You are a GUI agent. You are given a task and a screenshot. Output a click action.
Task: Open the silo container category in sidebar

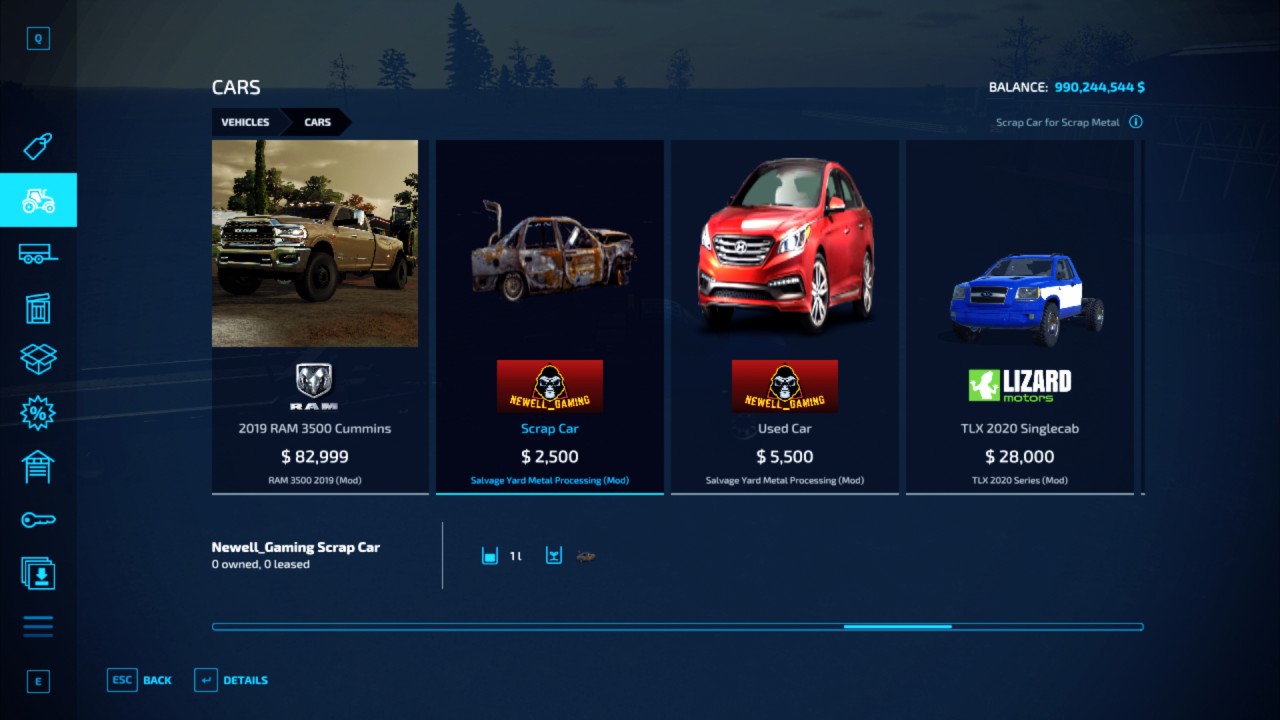click(x=38, y=308)
